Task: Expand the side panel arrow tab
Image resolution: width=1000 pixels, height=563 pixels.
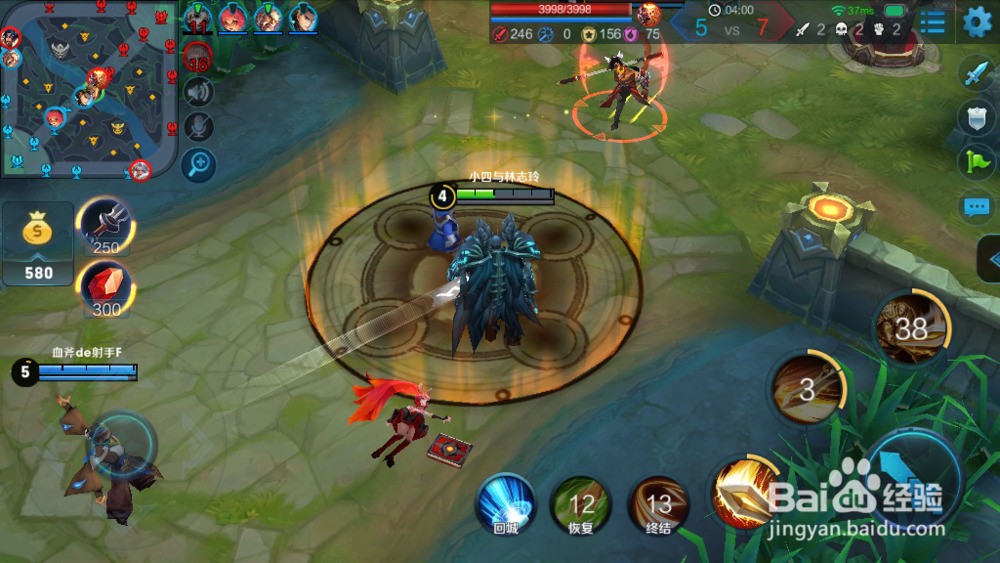Action: [988, 259]
